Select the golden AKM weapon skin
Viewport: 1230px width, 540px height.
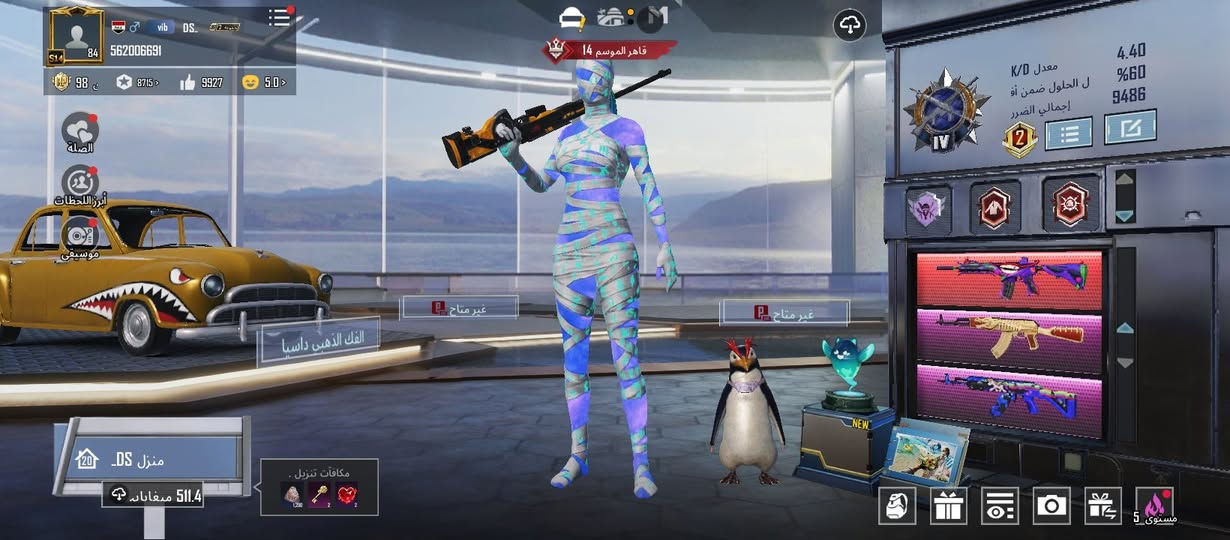[1009, 341]
